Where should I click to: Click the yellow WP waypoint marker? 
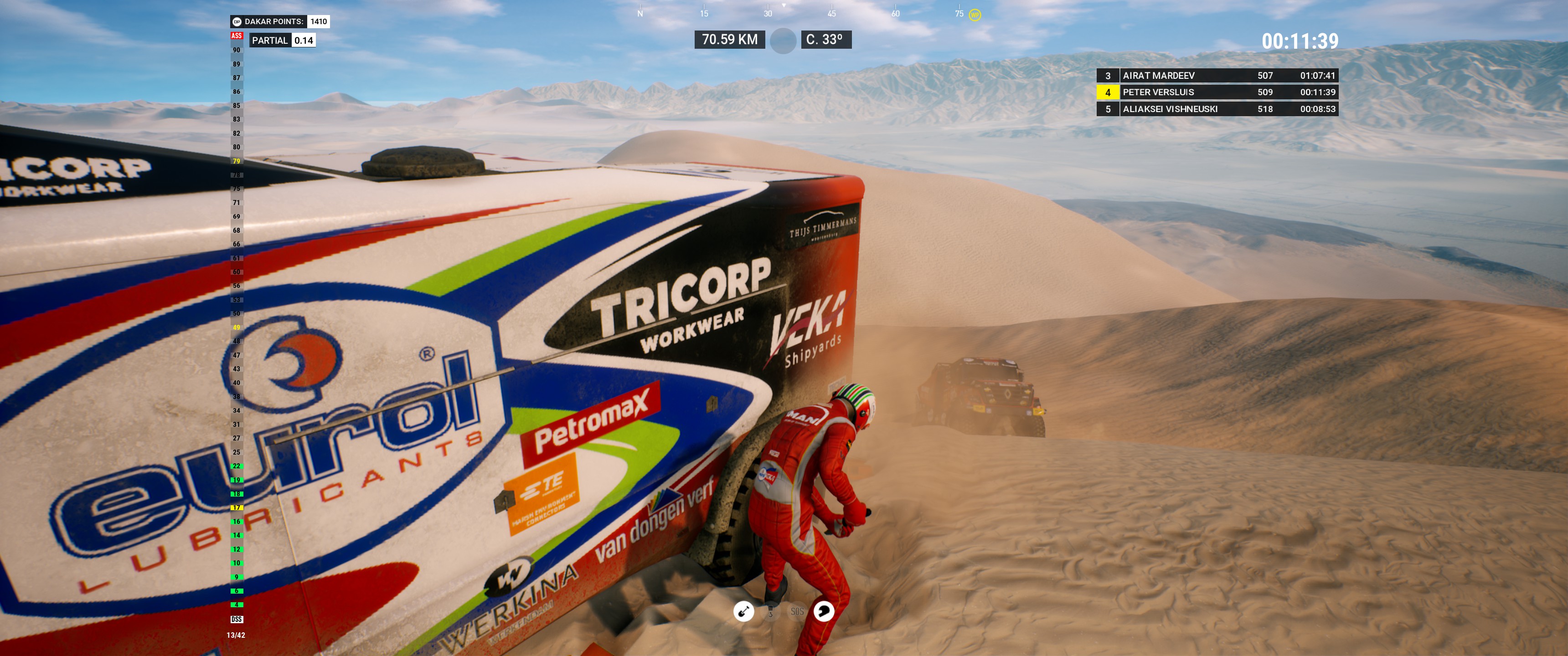pos(975,15)
